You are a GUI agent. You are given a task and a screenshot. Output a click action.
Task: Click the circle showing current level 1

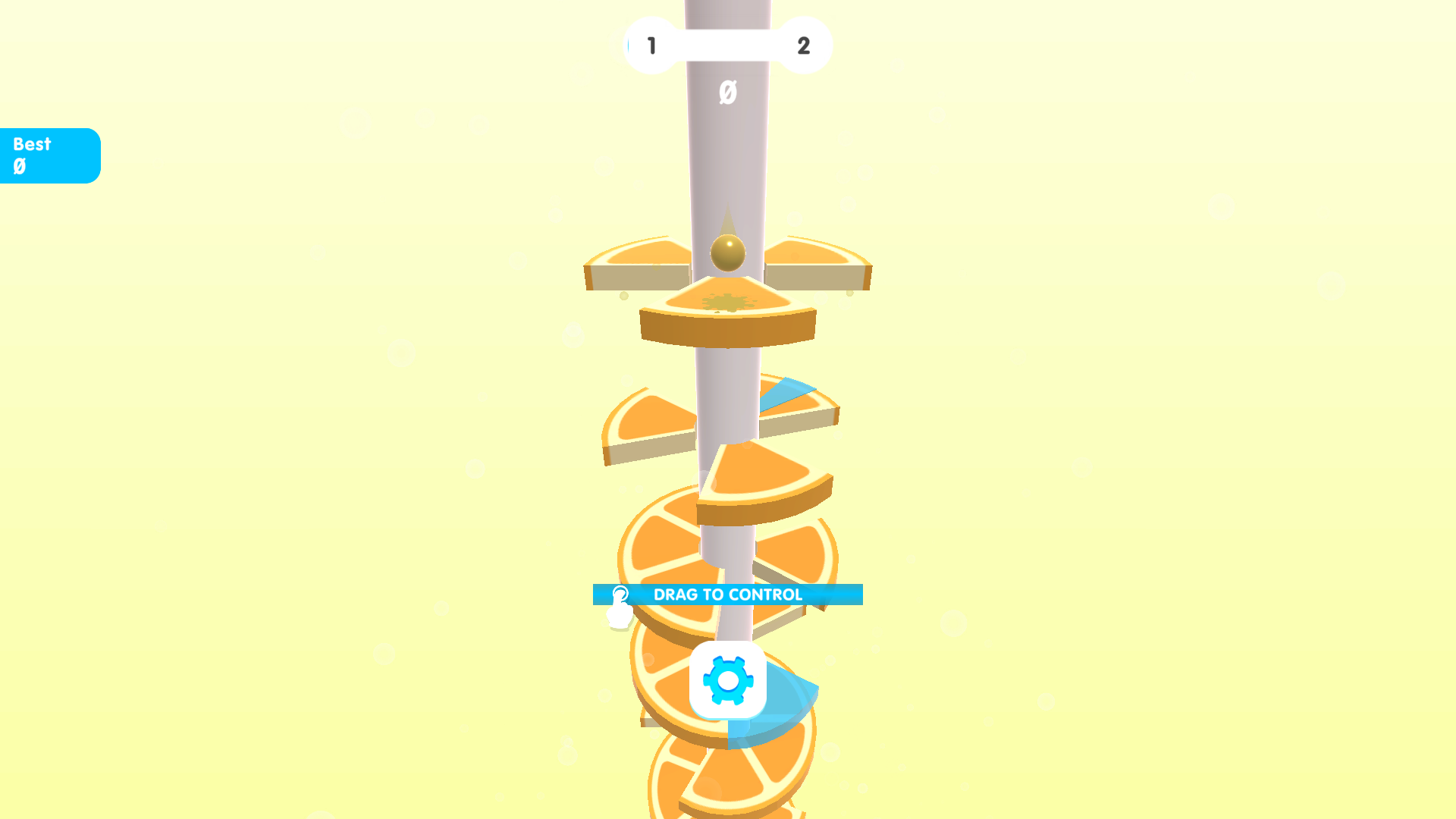650,45
